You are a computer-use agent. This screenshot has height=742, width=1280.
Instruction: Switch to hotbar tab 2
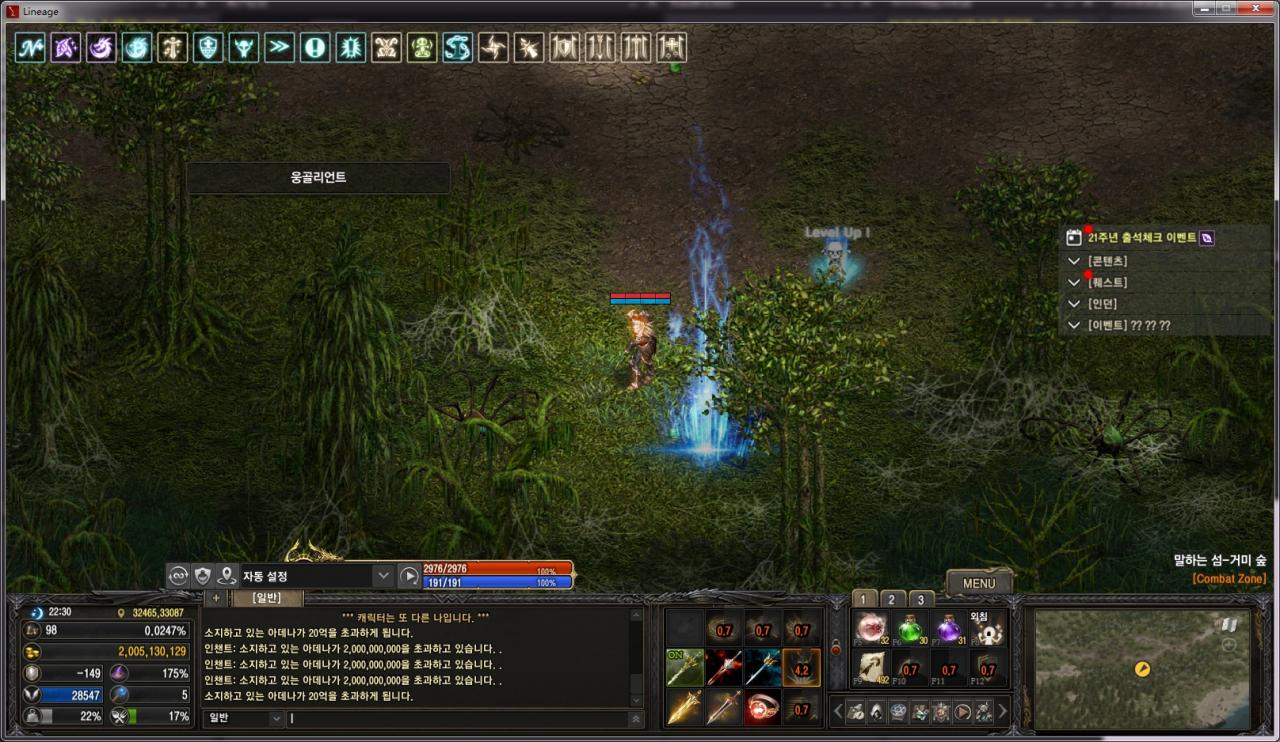coord(891,599)
